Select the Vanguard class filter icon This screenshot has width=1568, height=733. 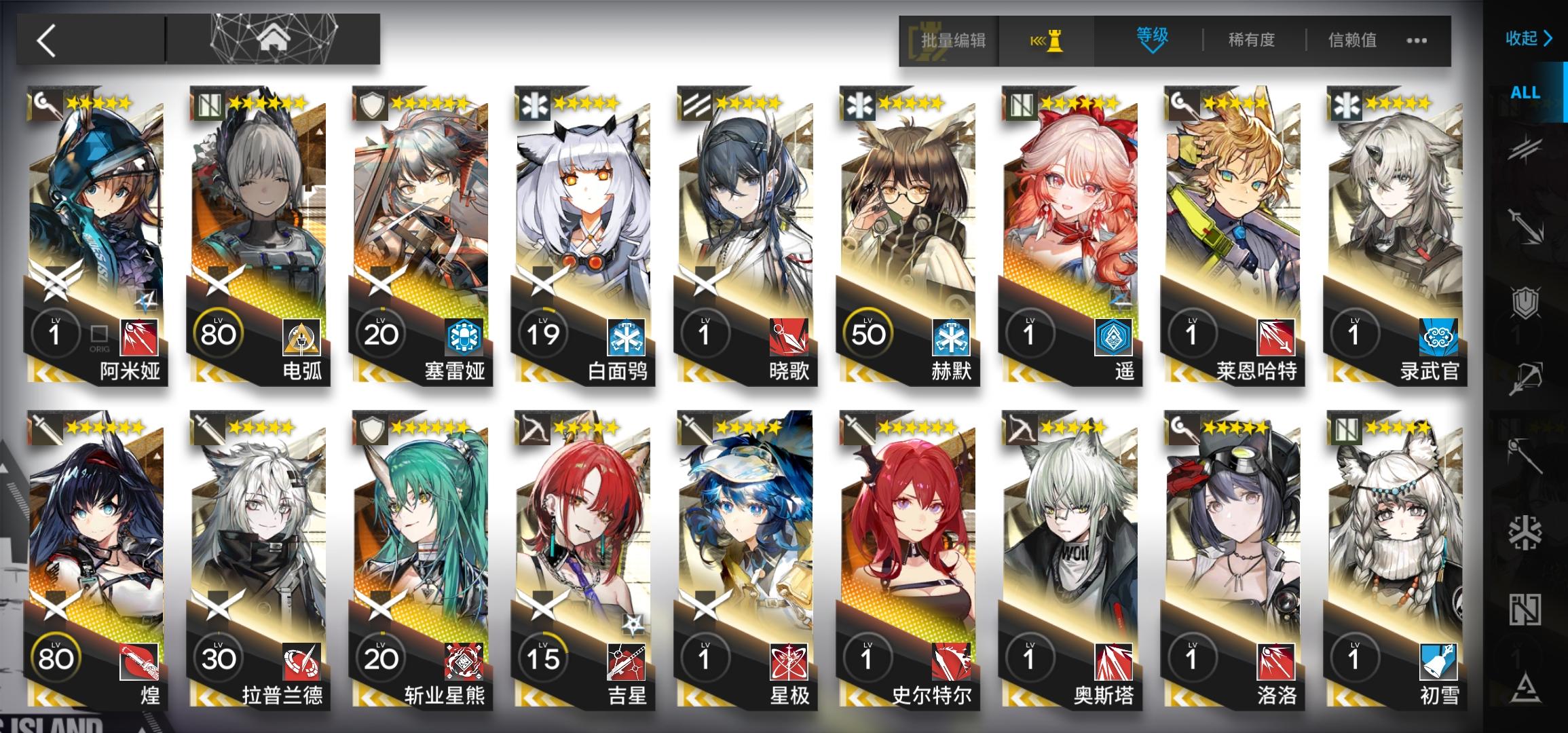point(1527,148)
